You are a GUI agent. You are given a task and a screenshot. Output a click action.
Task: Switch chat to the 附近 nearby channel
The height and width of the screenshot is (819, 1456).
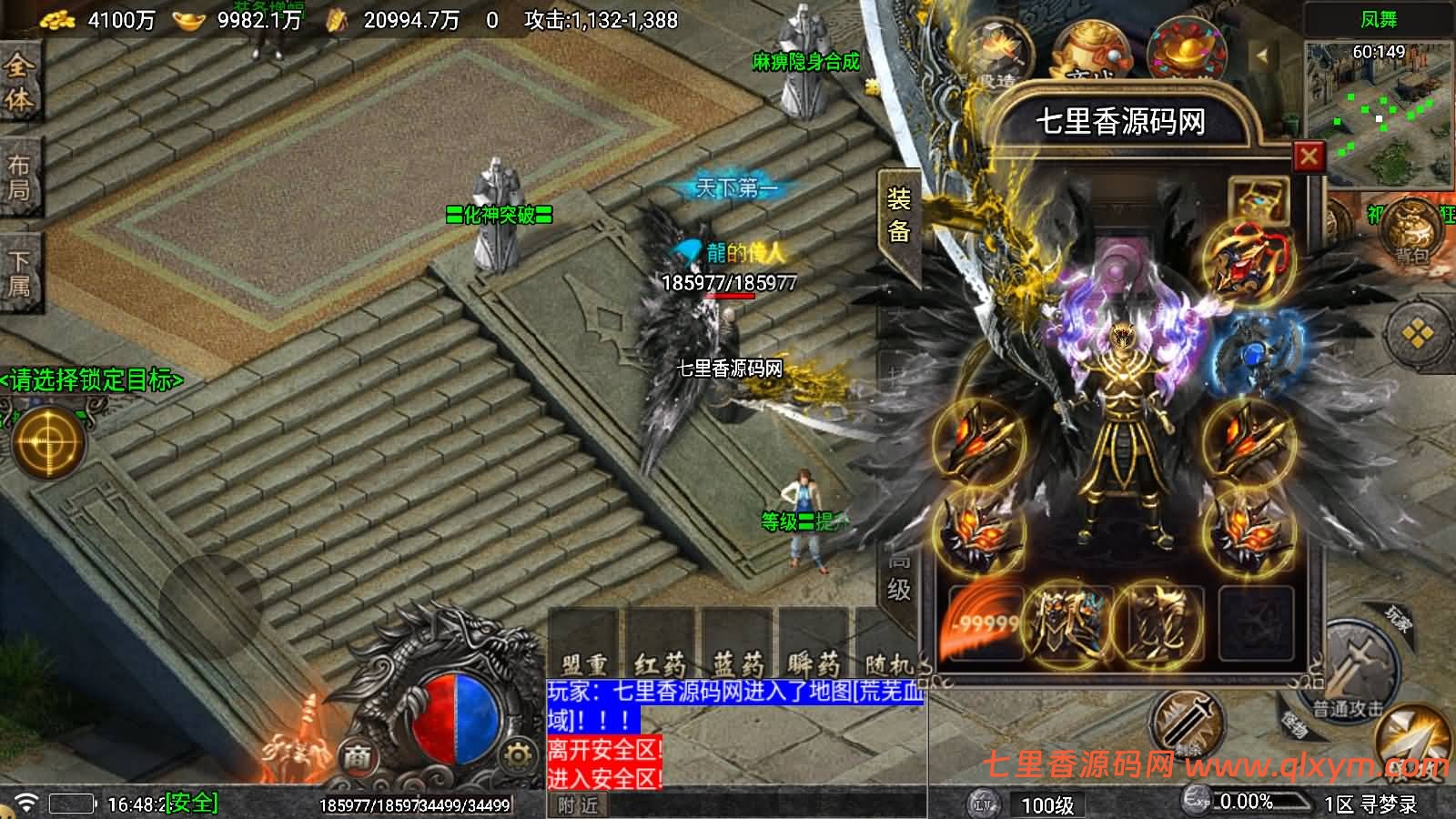pyautogui.click(x=579, y=805)
